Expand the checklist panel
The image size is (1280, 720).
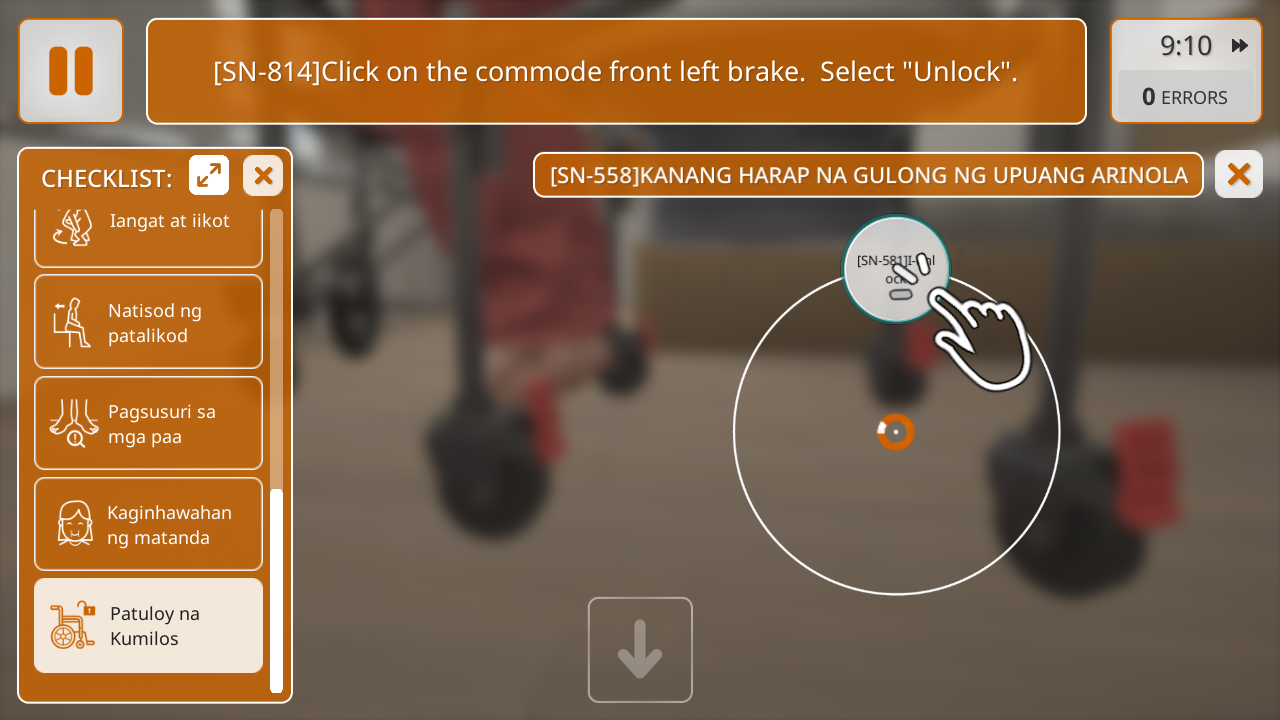point(209,176)
